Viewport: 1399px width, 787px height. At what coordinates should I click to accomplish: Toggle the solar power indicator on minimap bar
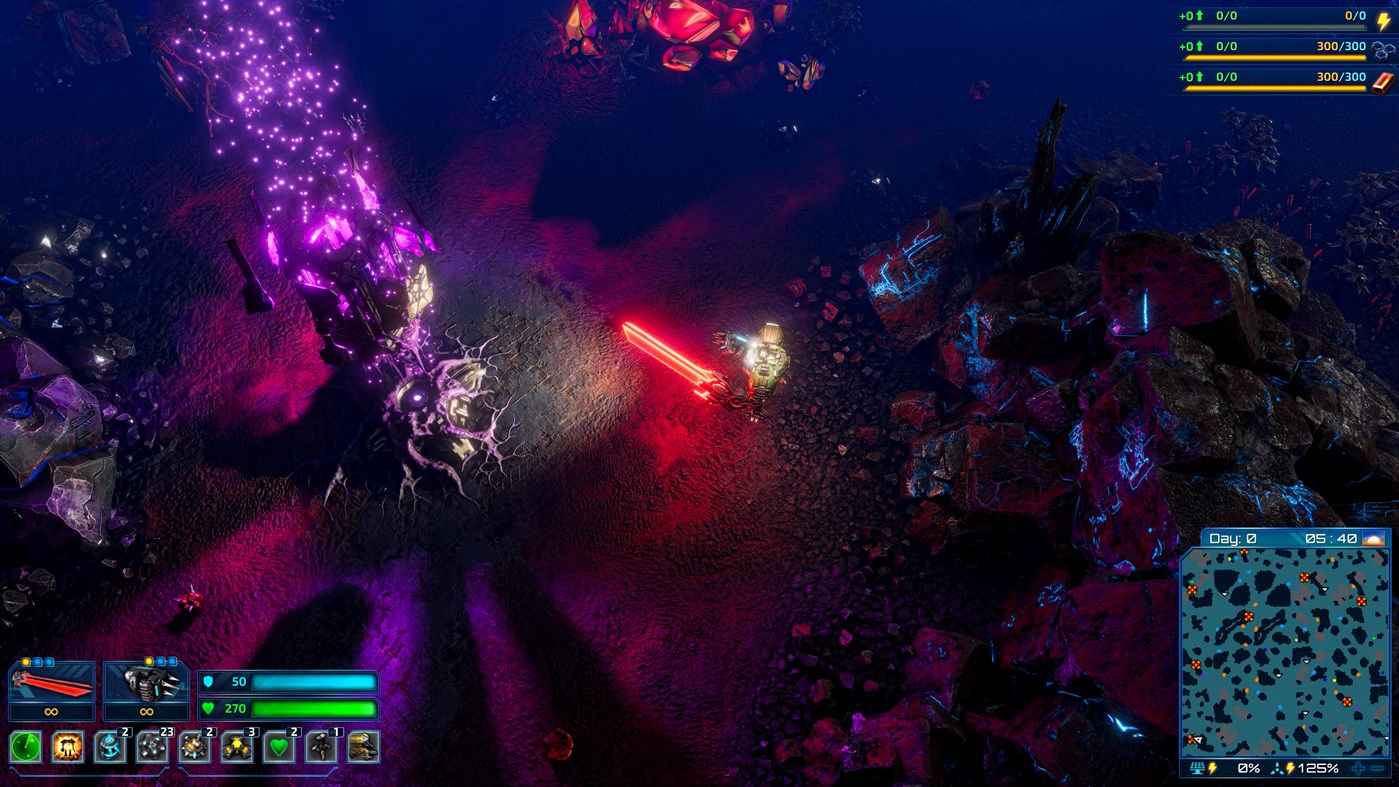(x=1197, y=768)
